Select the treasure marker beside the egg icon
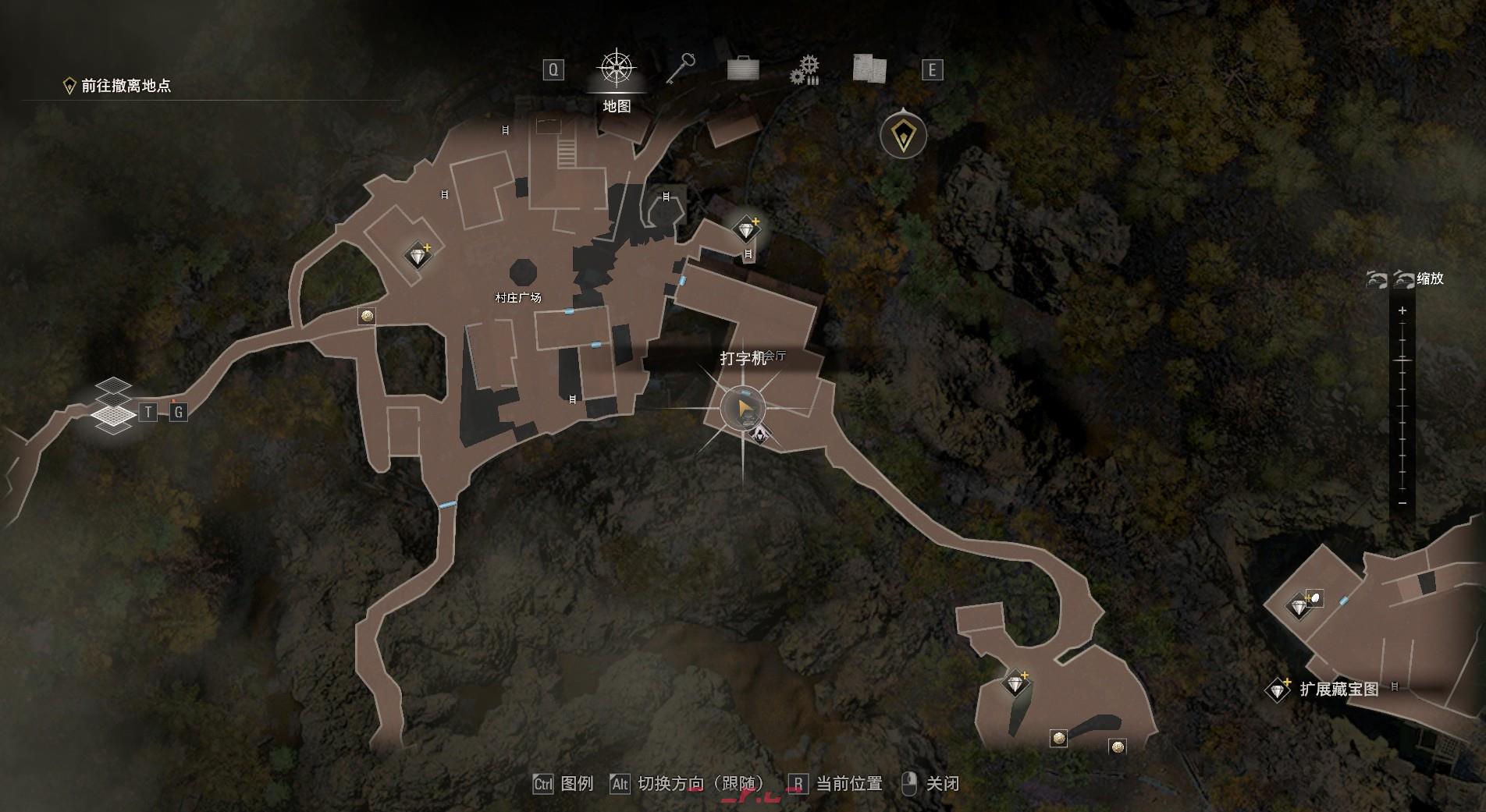This screenshot has height=812, width=1486. [x=1299, y=606]
